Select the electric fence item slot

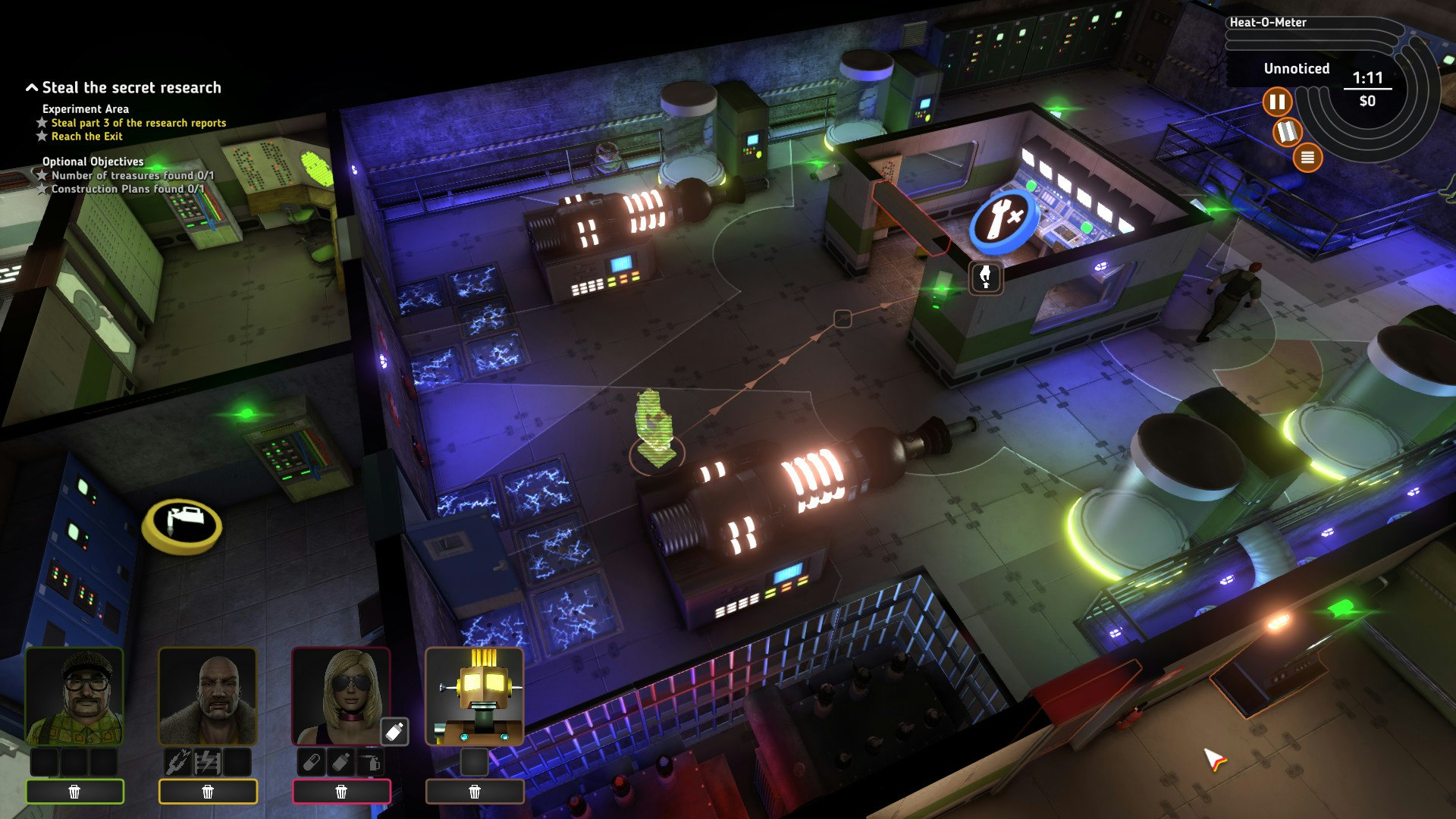click(207, 761)
